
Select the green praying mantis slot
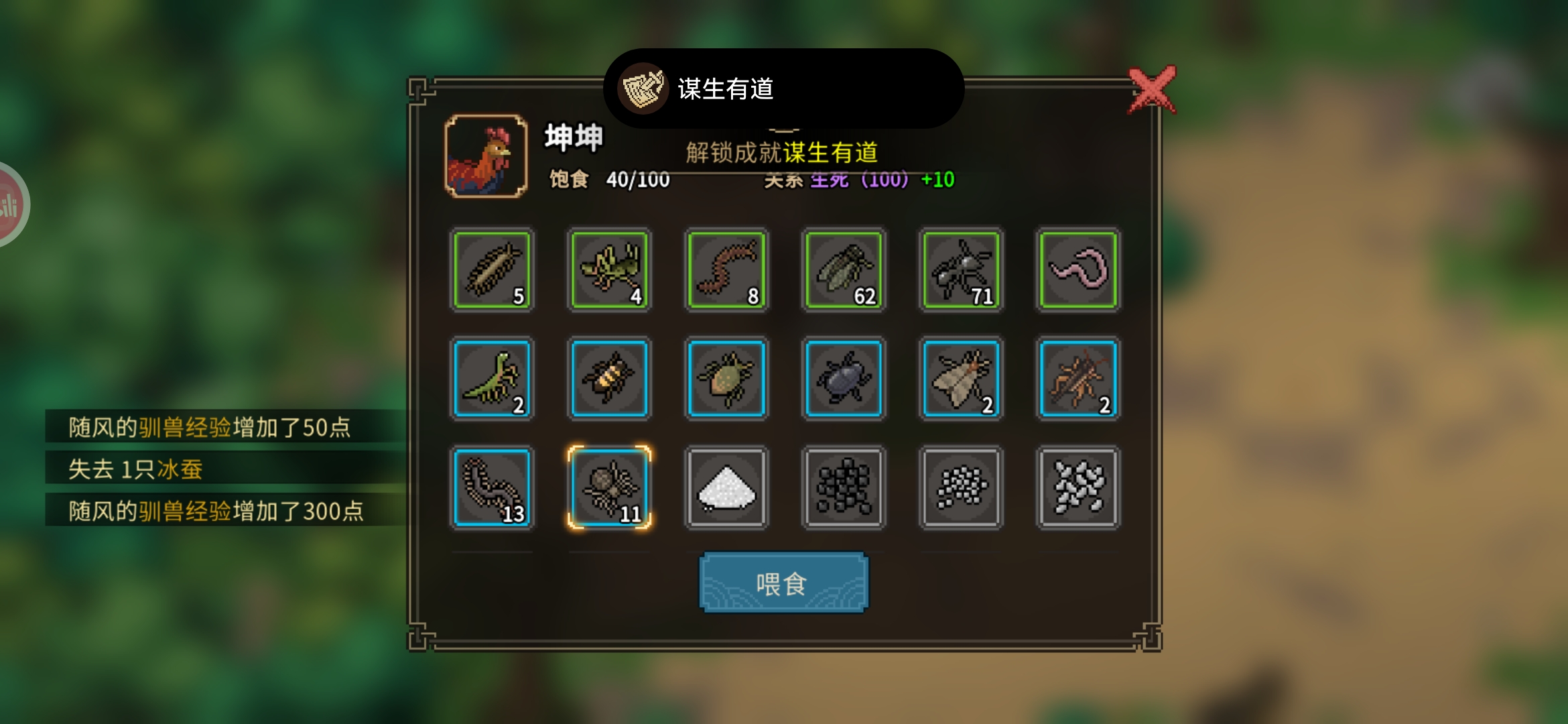coord(492,379)
